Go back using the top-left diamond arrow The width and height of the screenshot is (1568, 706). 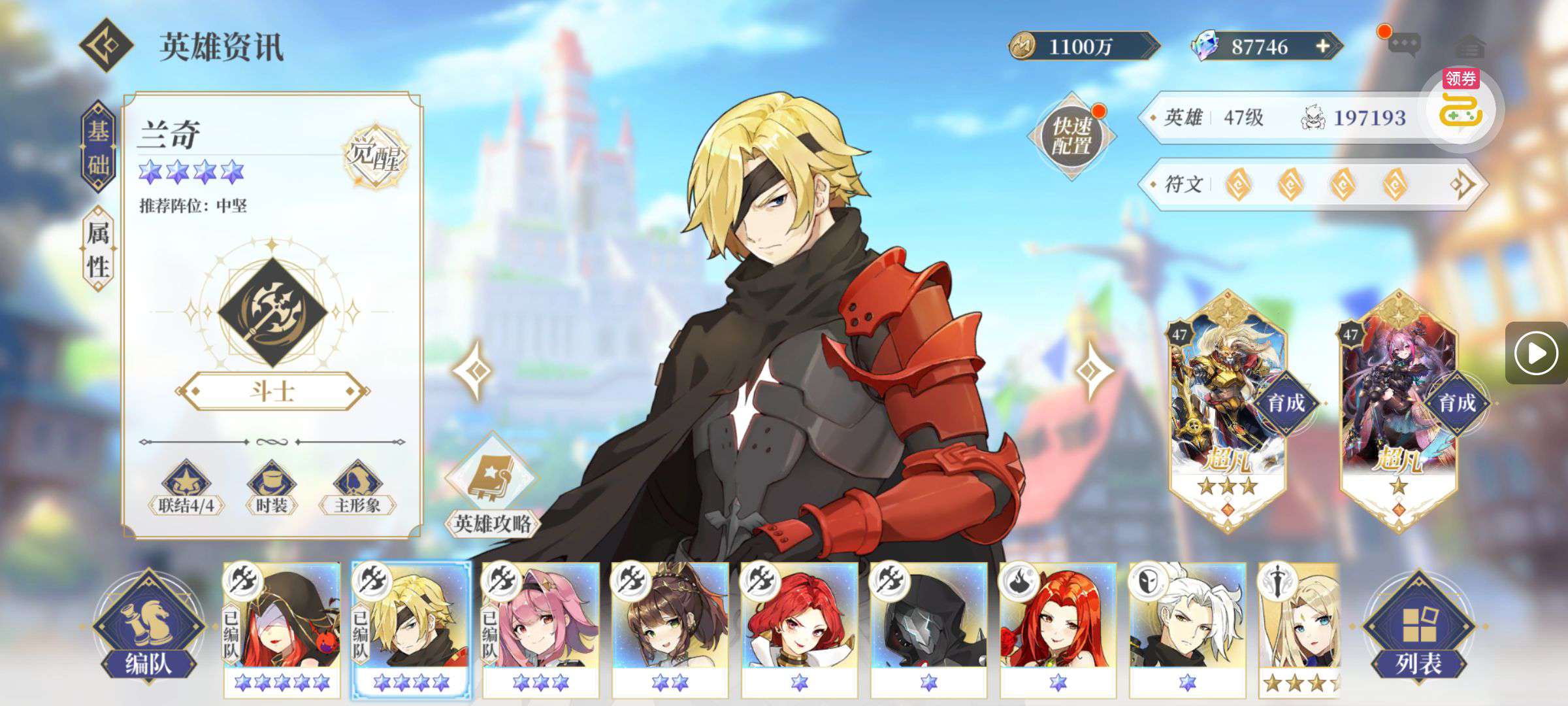click(x=106, y=46)
